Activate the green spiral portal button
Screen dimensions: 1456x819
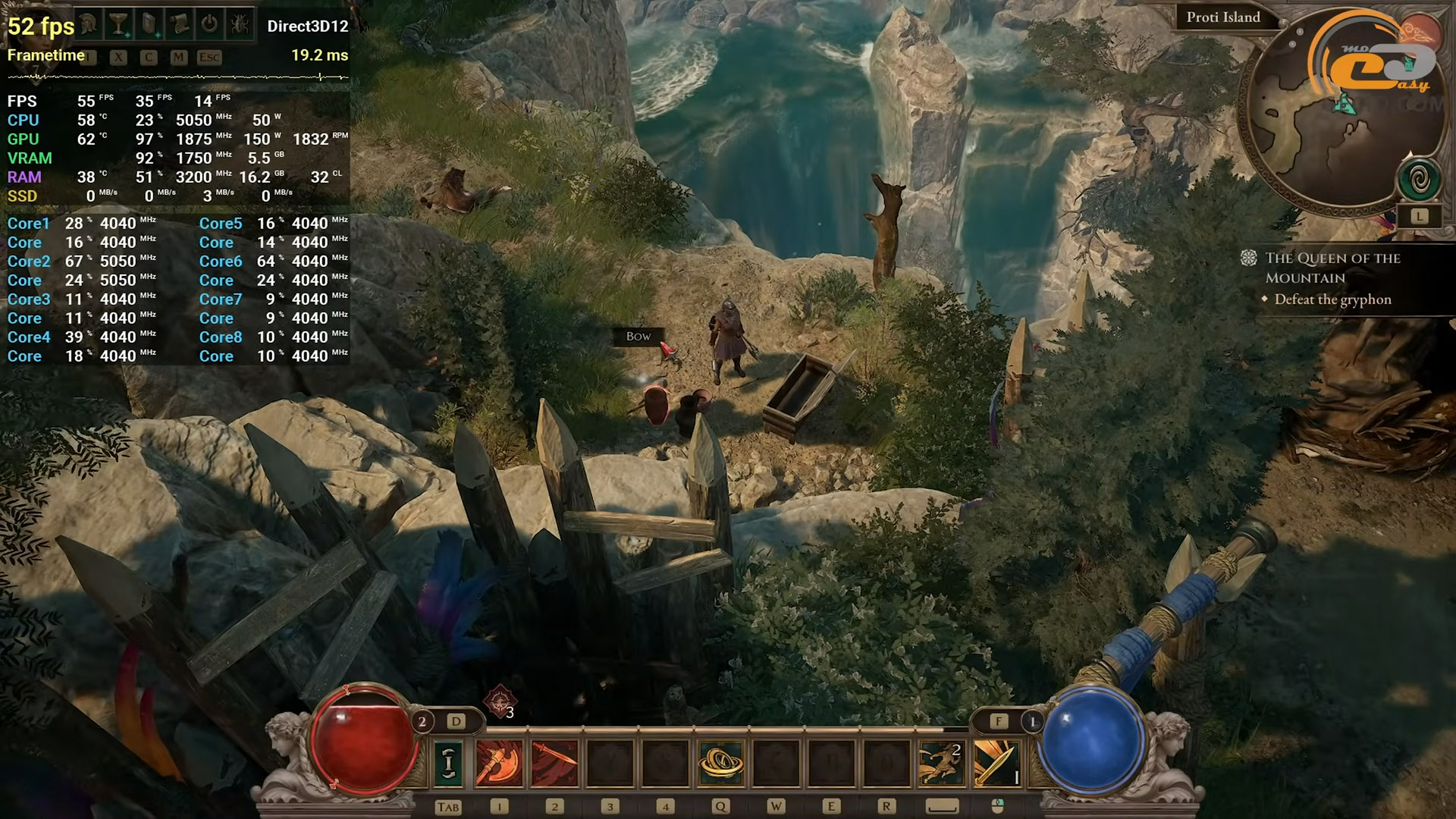[x=1420, y=180]
